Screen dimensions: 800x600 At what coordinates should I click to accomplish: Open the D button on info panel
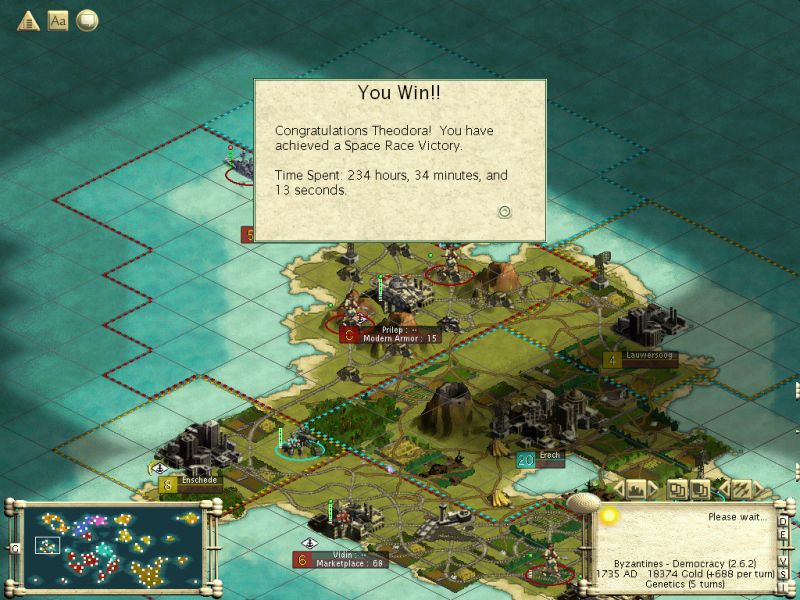[x=783, y=521]
